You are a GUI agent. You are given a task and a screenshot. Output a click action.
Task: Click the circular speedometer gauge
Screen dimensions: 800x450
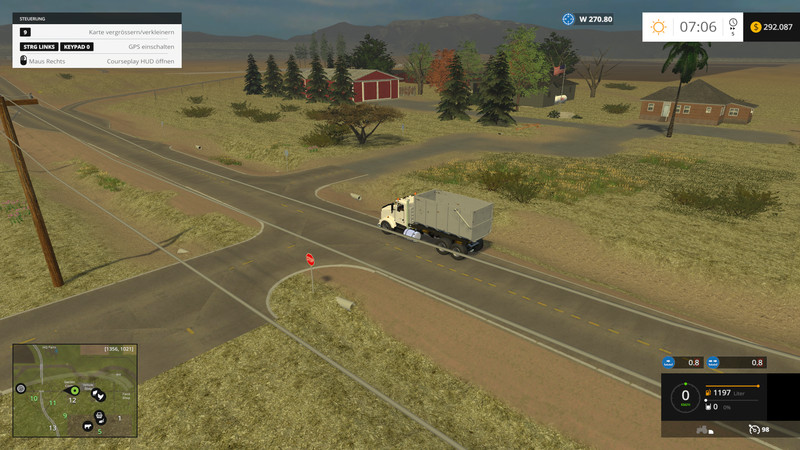[x=685, y=396]
